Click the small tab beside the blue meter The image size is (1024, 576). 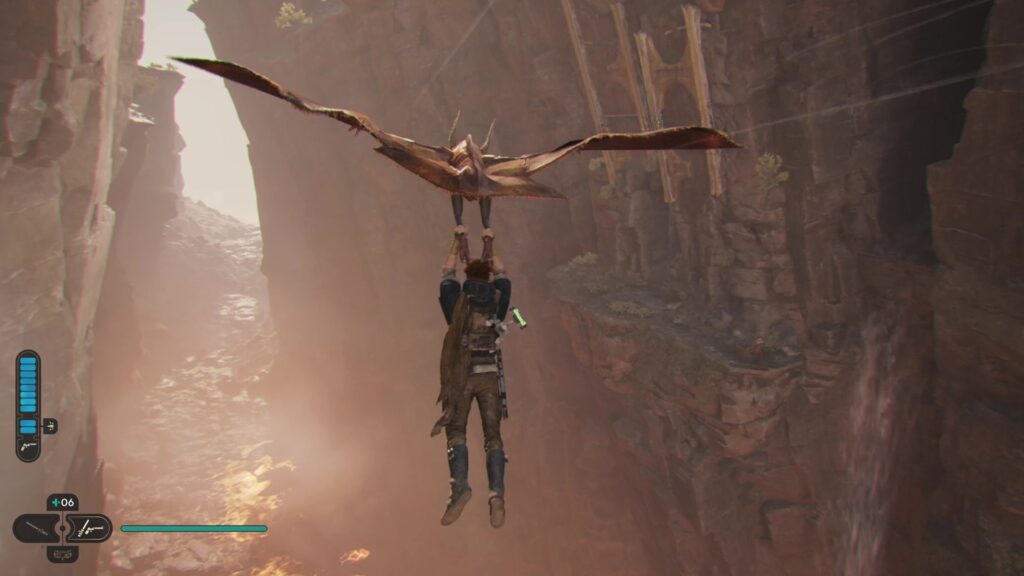point(50,426)
